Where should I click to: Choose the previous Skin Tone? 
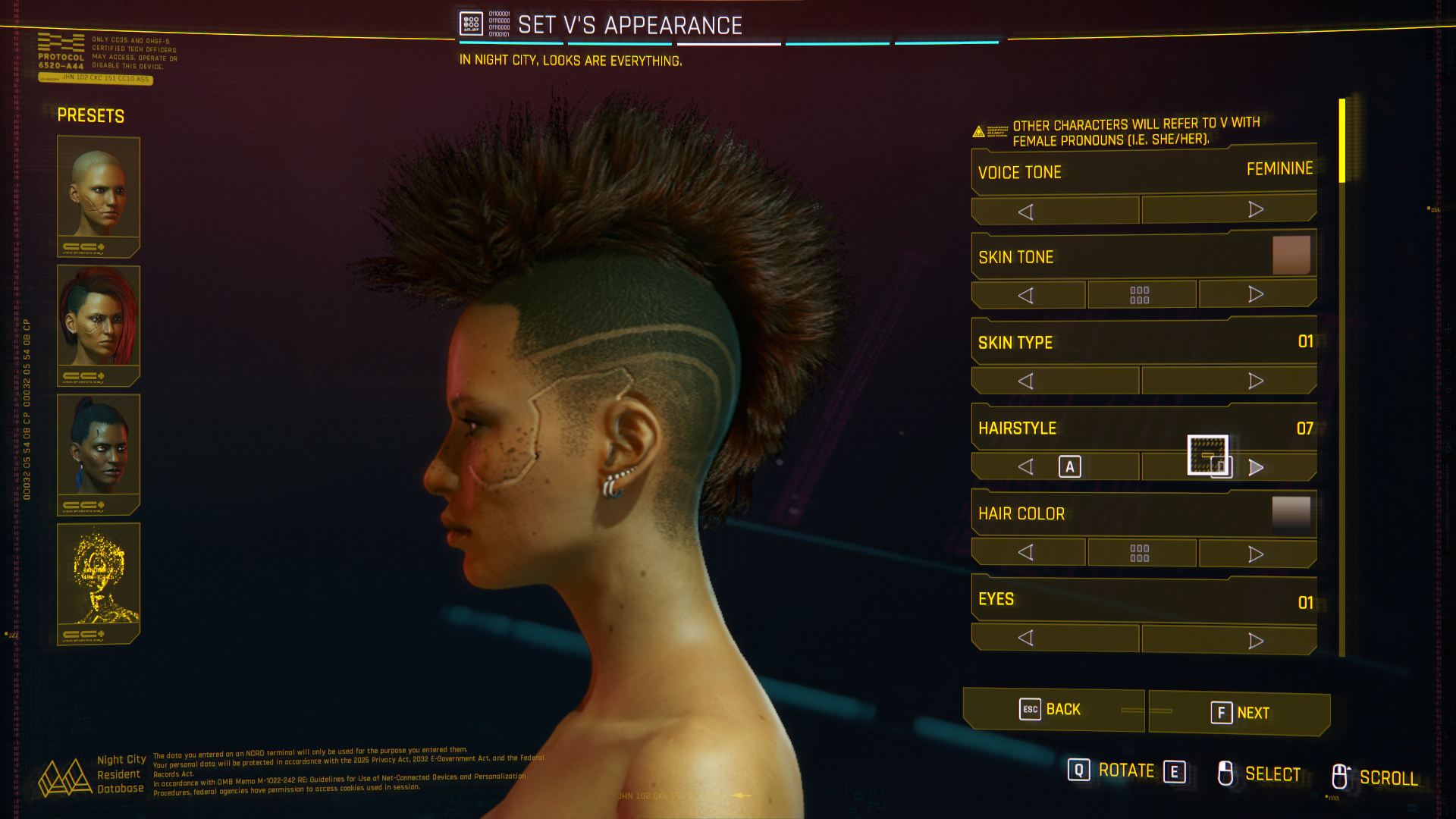[x=1028, y=295]
